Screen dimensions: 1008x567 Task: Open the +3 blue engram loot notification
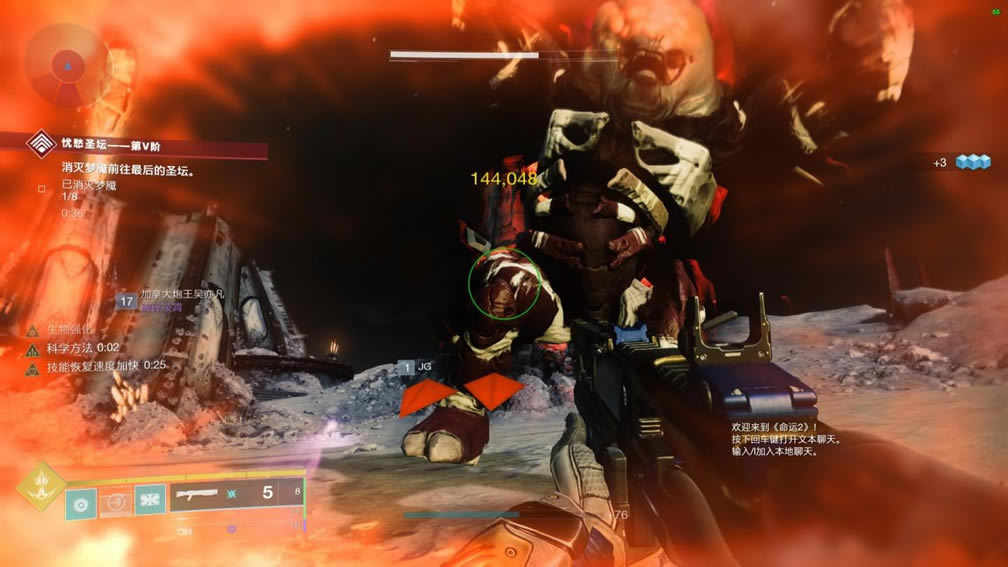(x=962, y=162)
